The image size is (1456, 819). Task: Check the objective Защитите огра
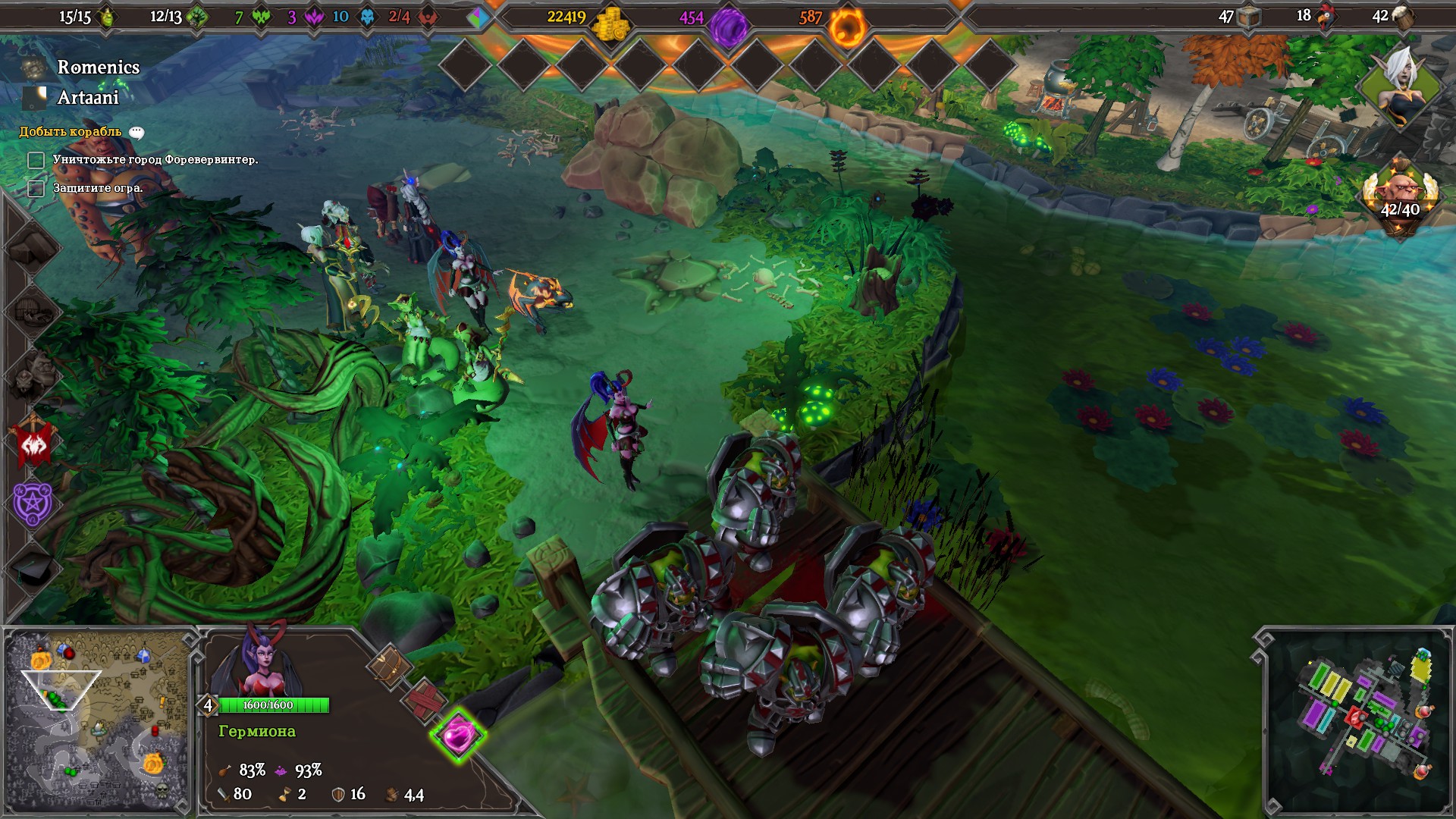(x=36, y=188)
